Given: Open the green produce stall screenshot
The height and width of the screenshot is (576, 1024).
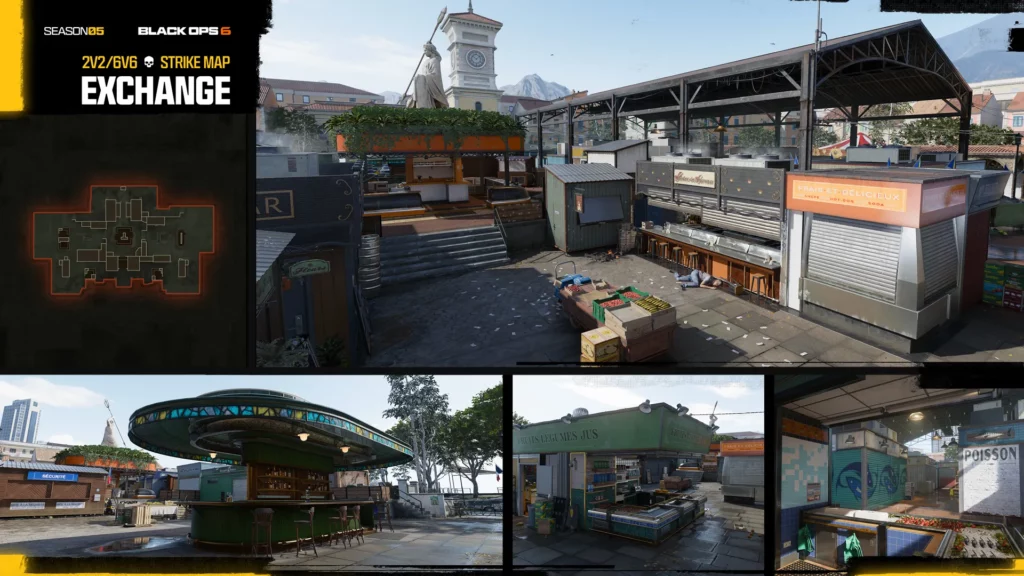Looking at the screenshot, I should (x=638, y=472).
